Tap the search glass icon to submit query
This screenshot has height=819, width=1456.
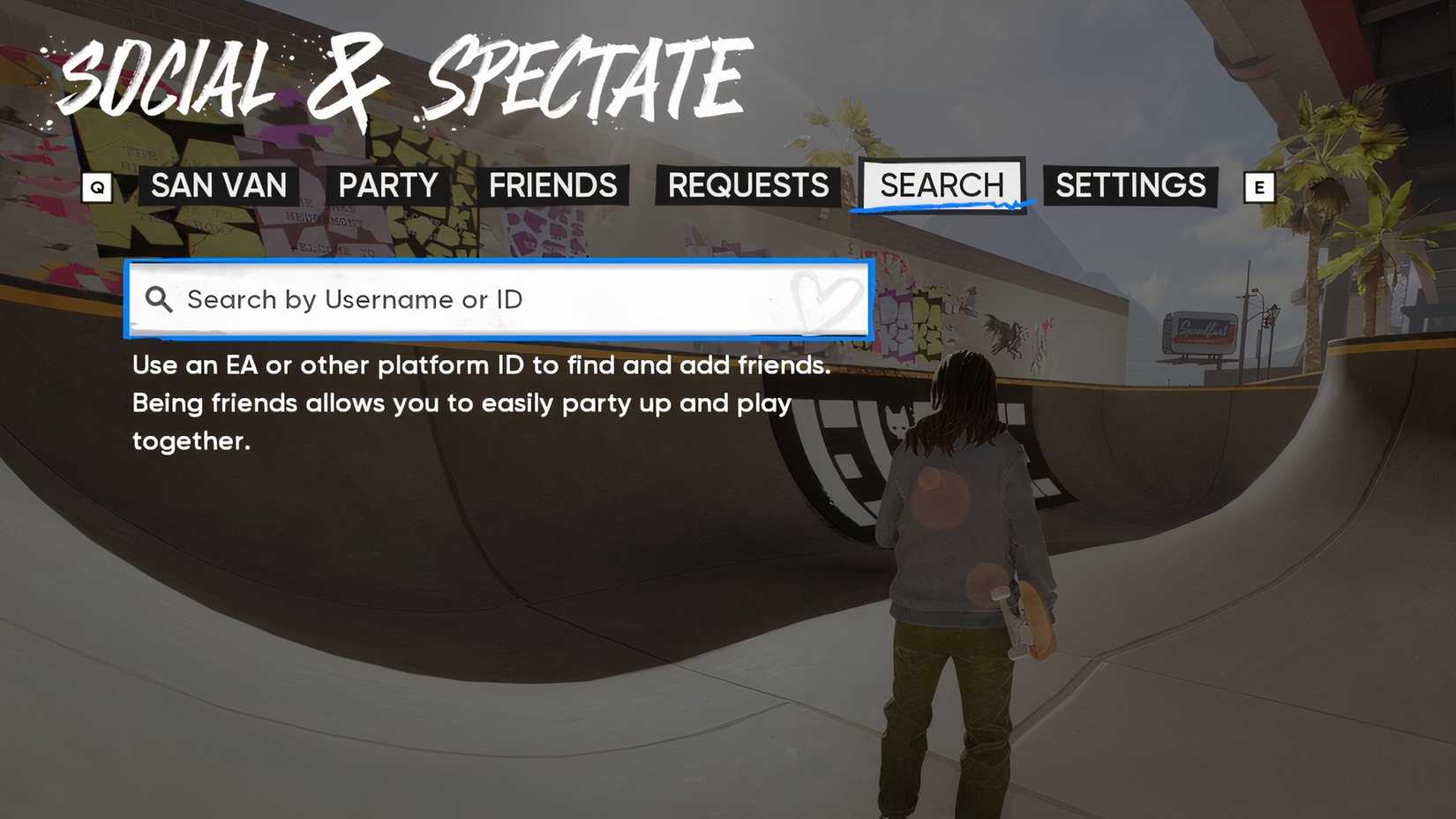(160, 300)
